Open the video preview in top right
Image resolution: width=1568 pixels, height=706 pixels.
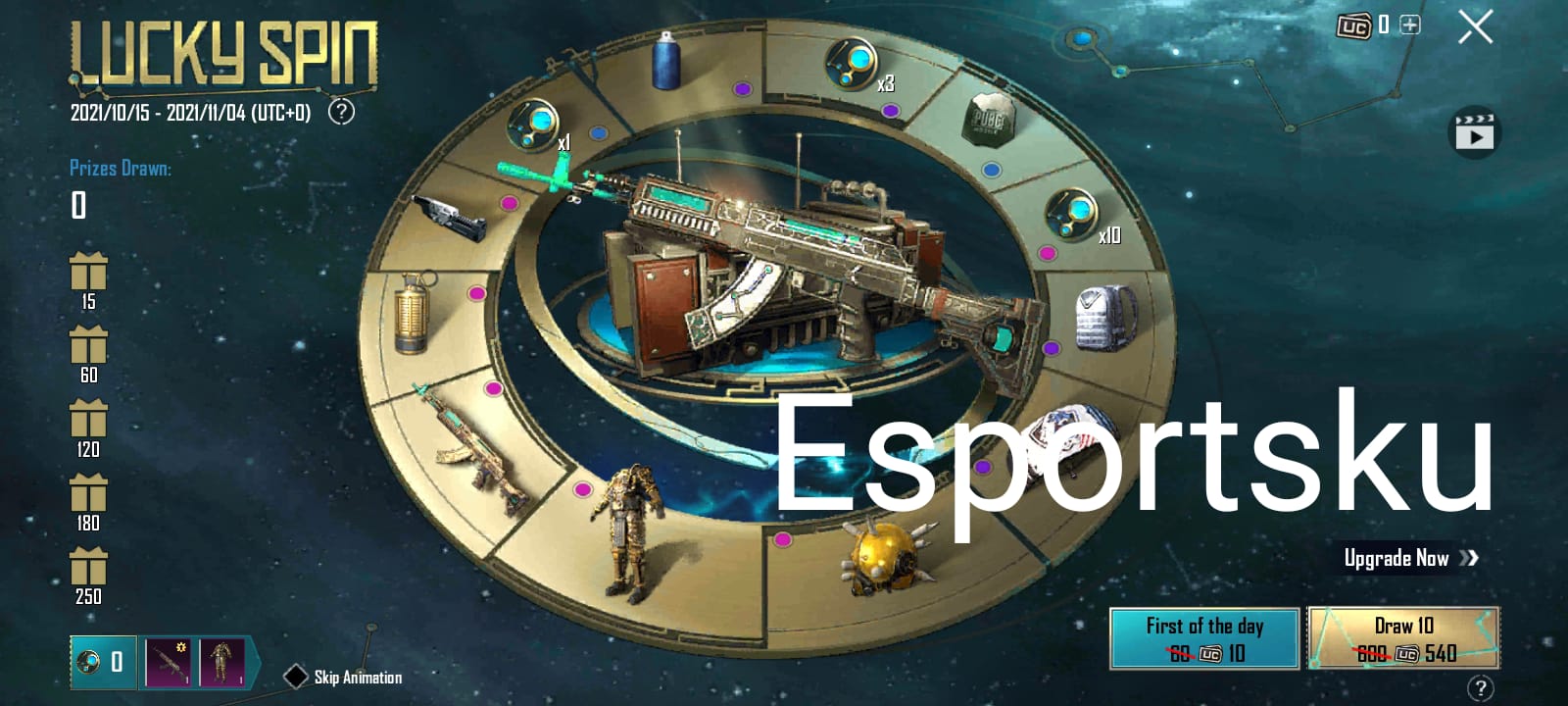tap(1474, 130)
